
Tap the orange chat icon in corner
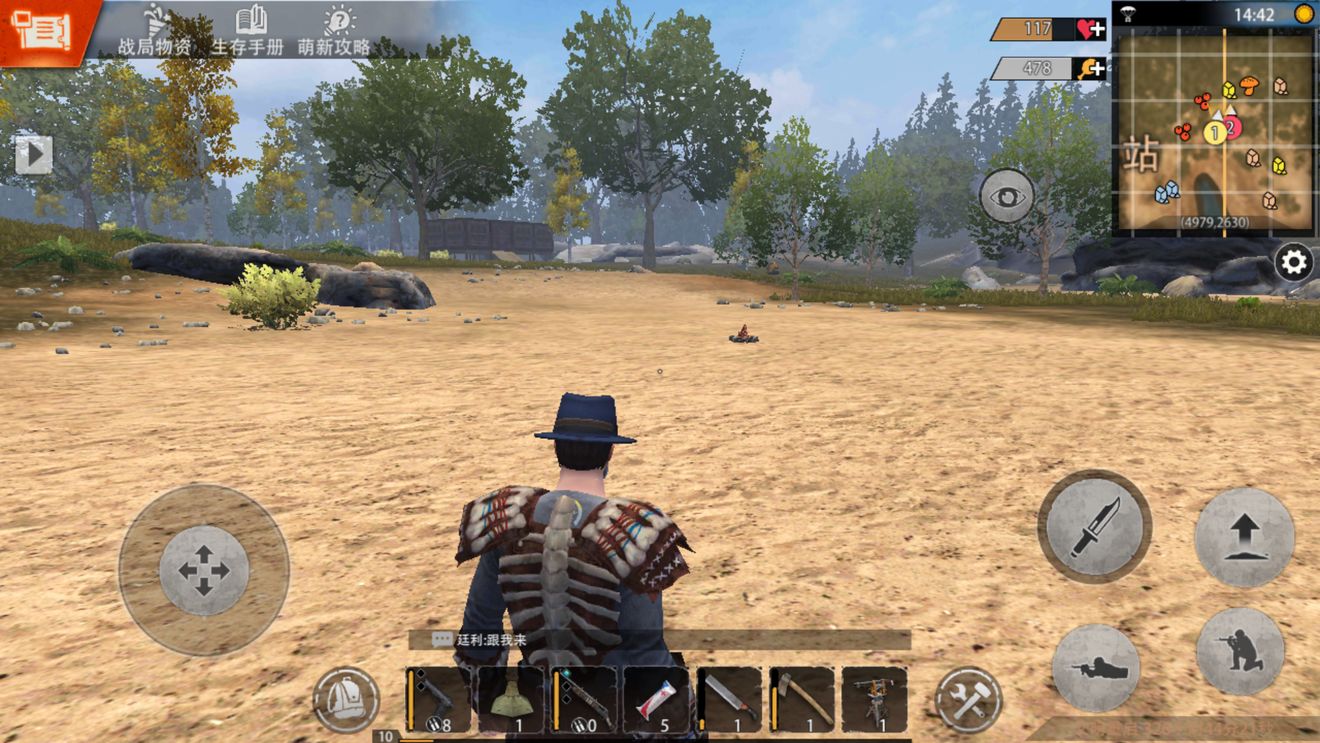click(x=42, y=30)
